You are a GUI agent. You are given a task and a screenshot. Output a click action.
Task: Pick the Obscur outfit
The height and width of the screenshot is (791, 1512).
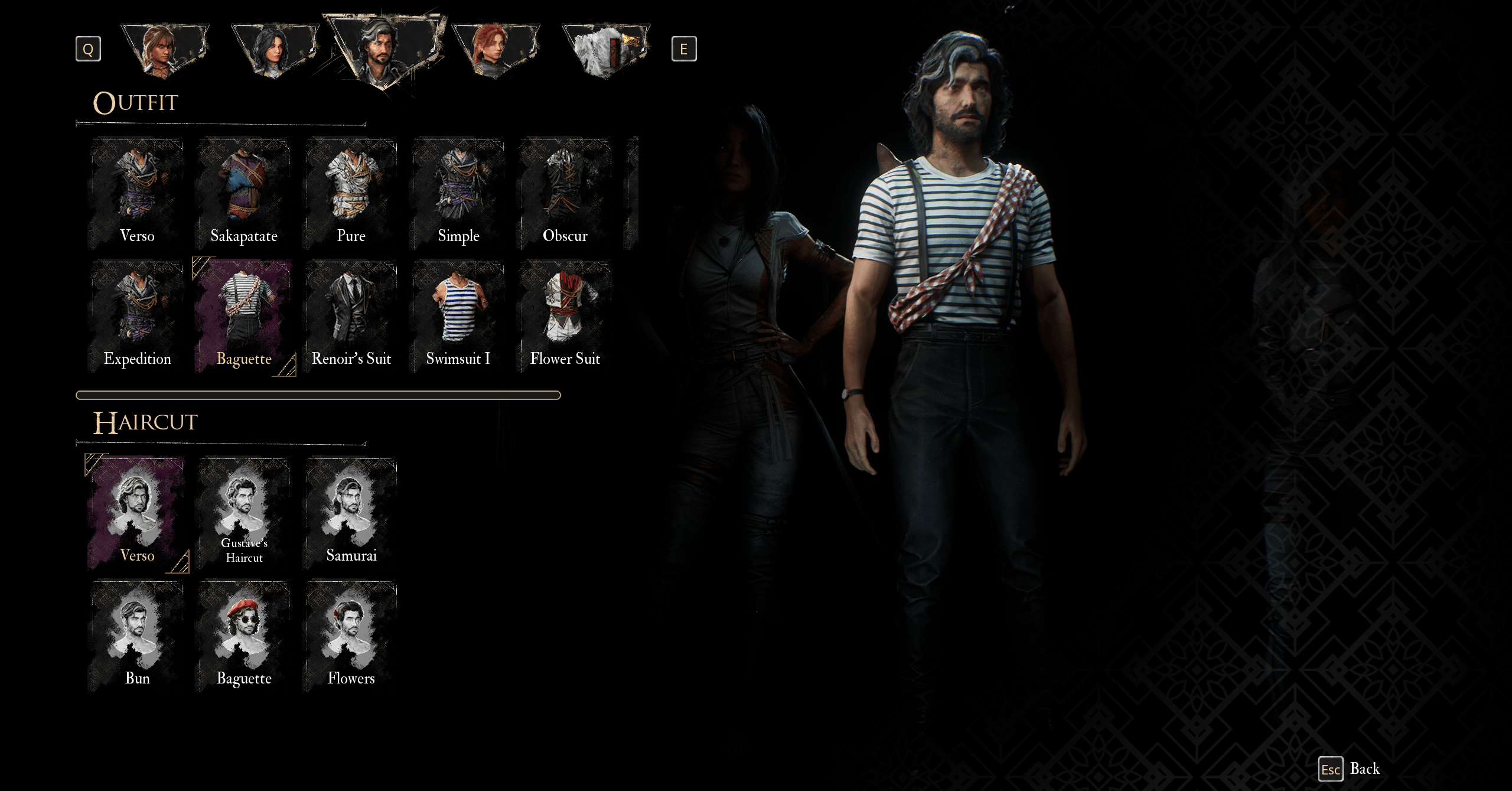pos(565,194)
